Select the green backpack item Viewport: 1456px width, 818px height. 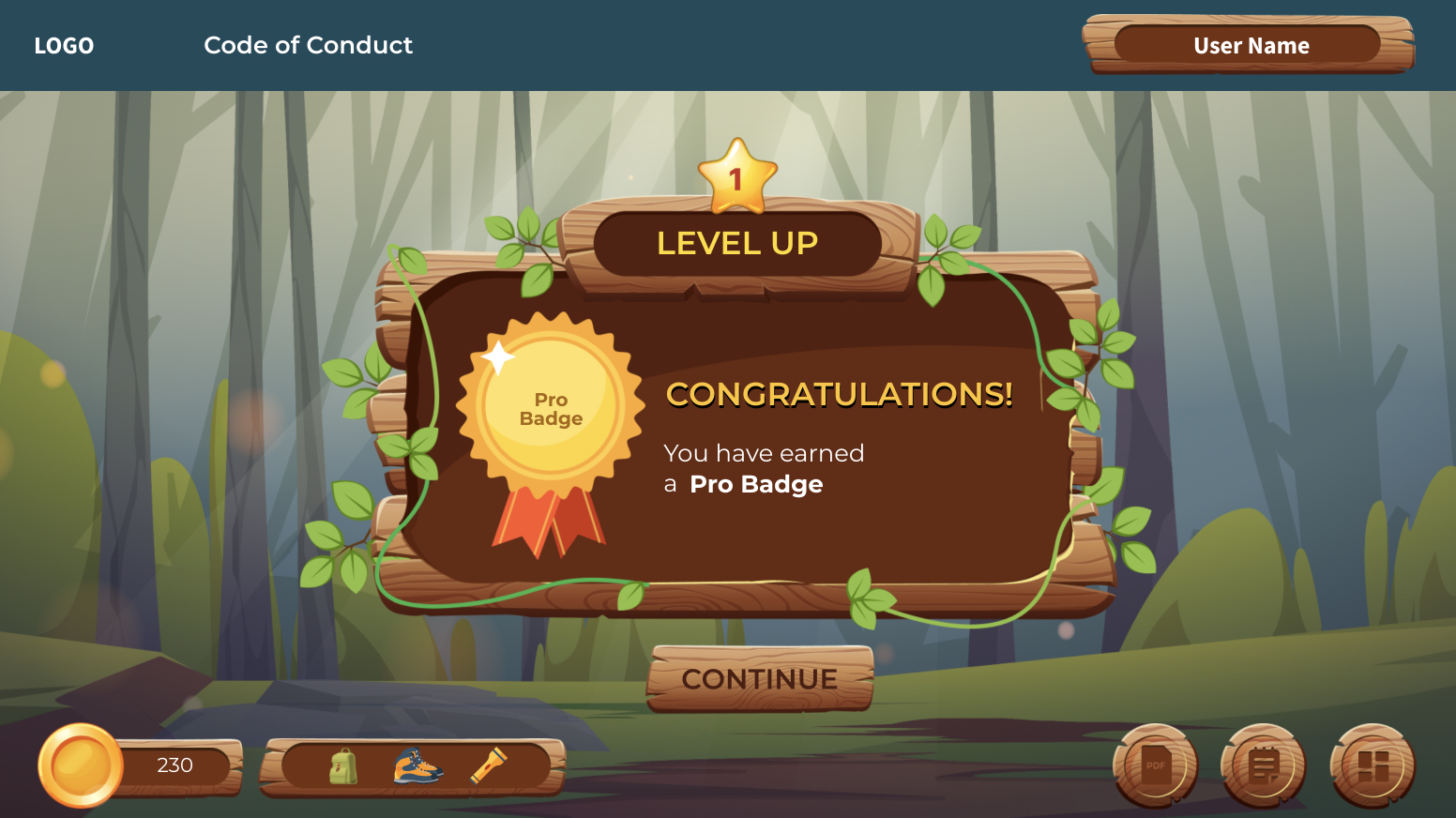(x=343, y=766)
